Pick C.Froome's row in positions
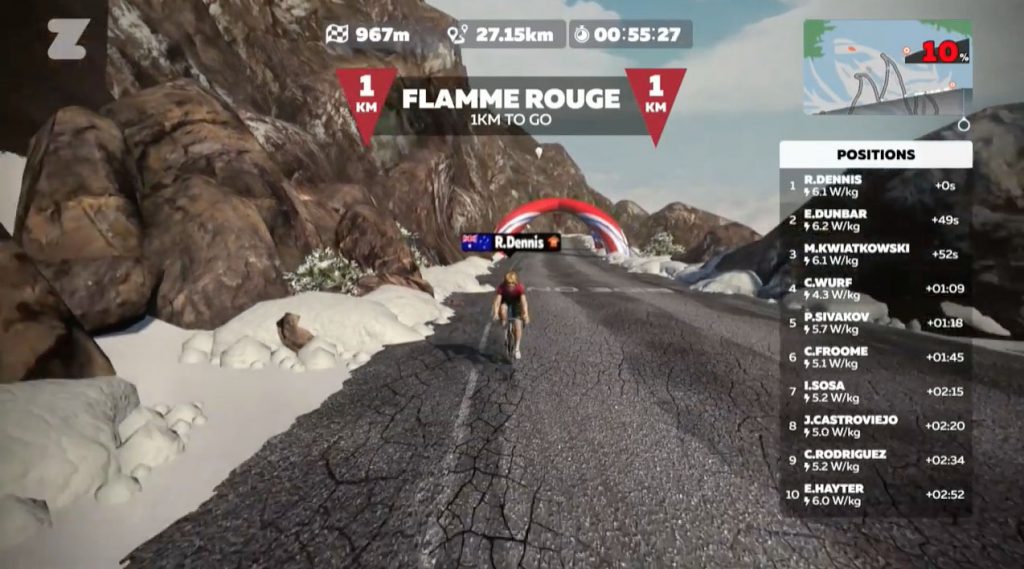 click(x=875, y=357)
